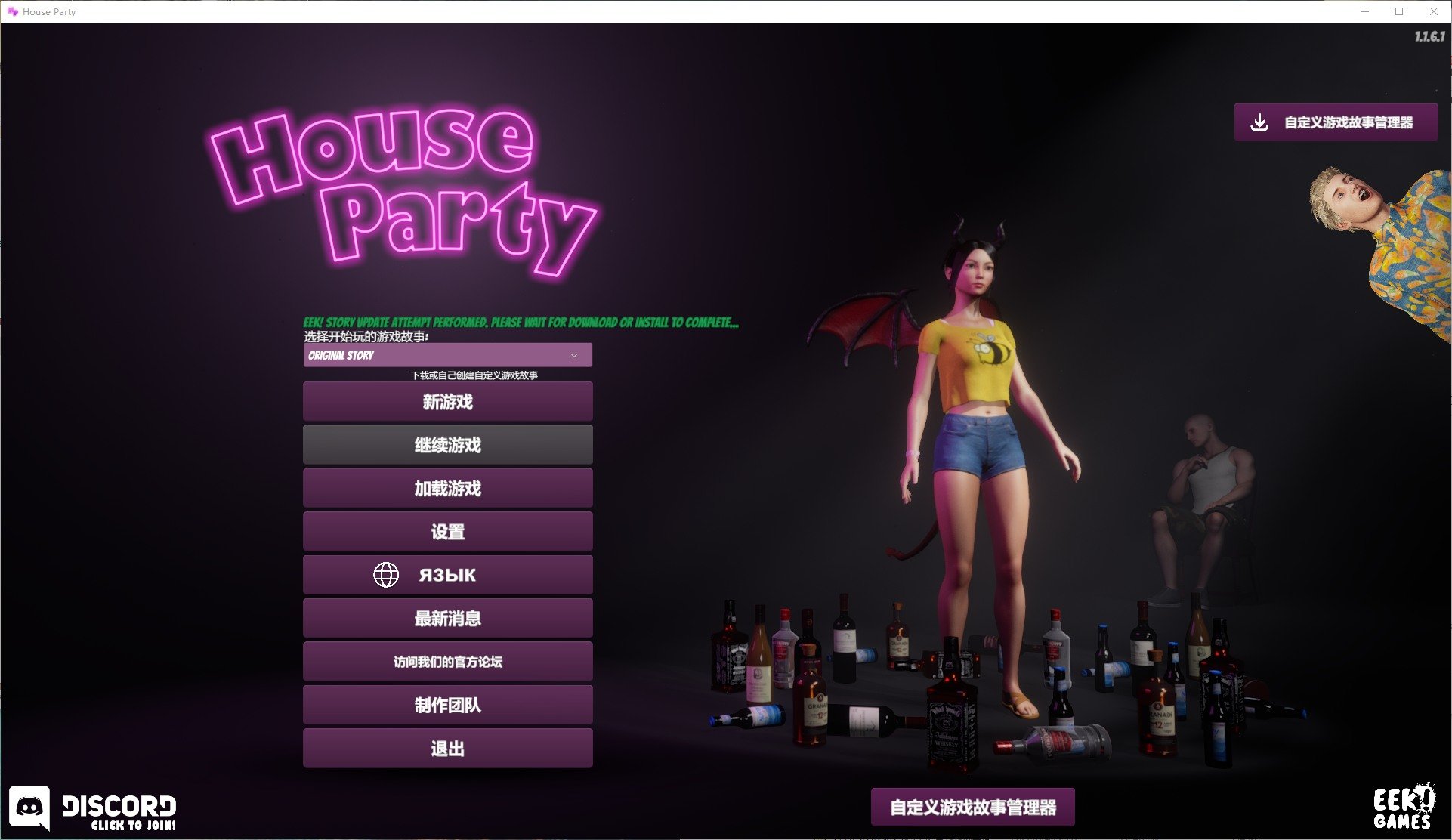Start a new game with 新游戏

(447, 402)
